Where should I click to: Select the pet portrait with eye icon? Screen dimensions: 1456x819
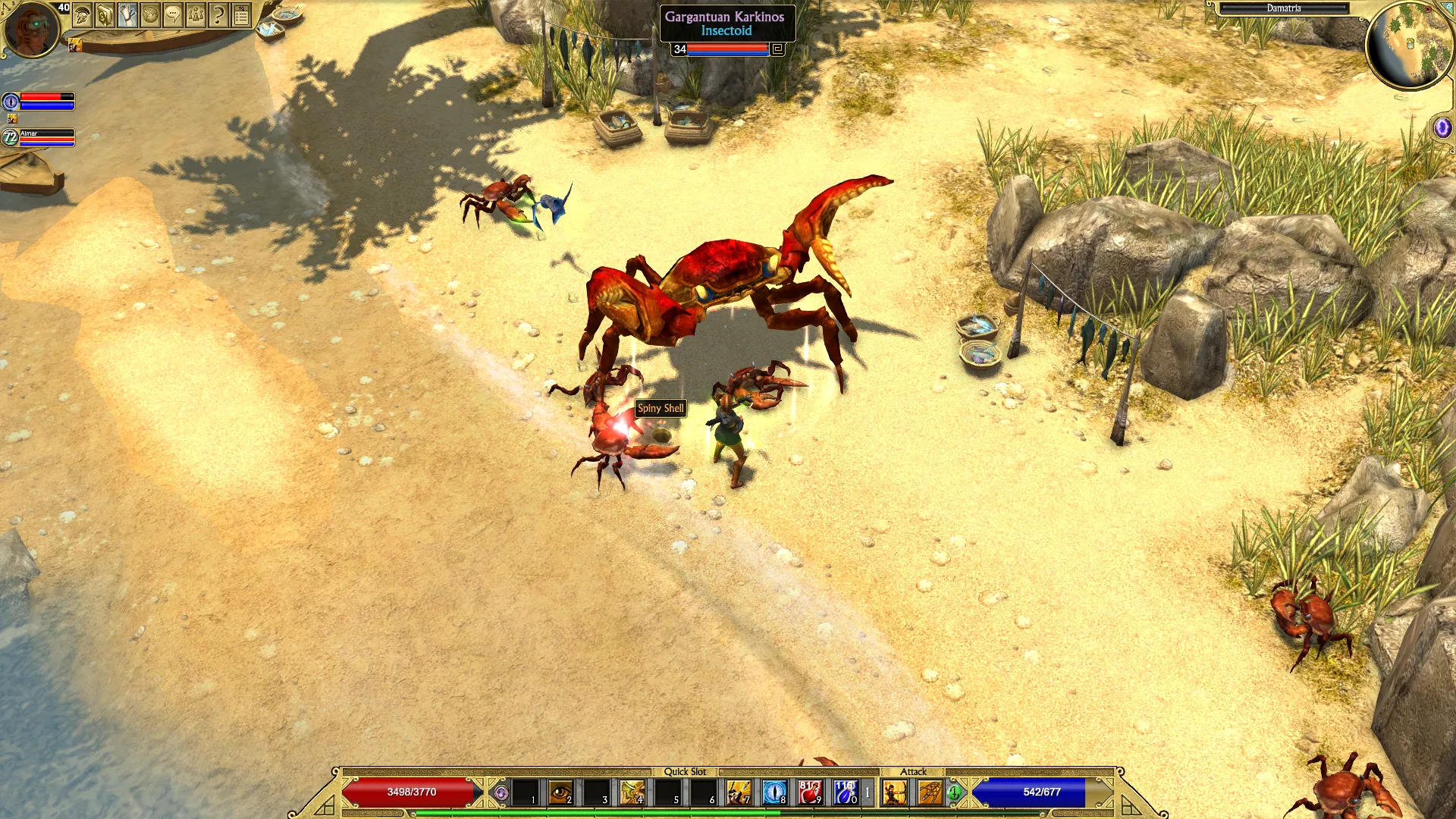tap(11, 101)
